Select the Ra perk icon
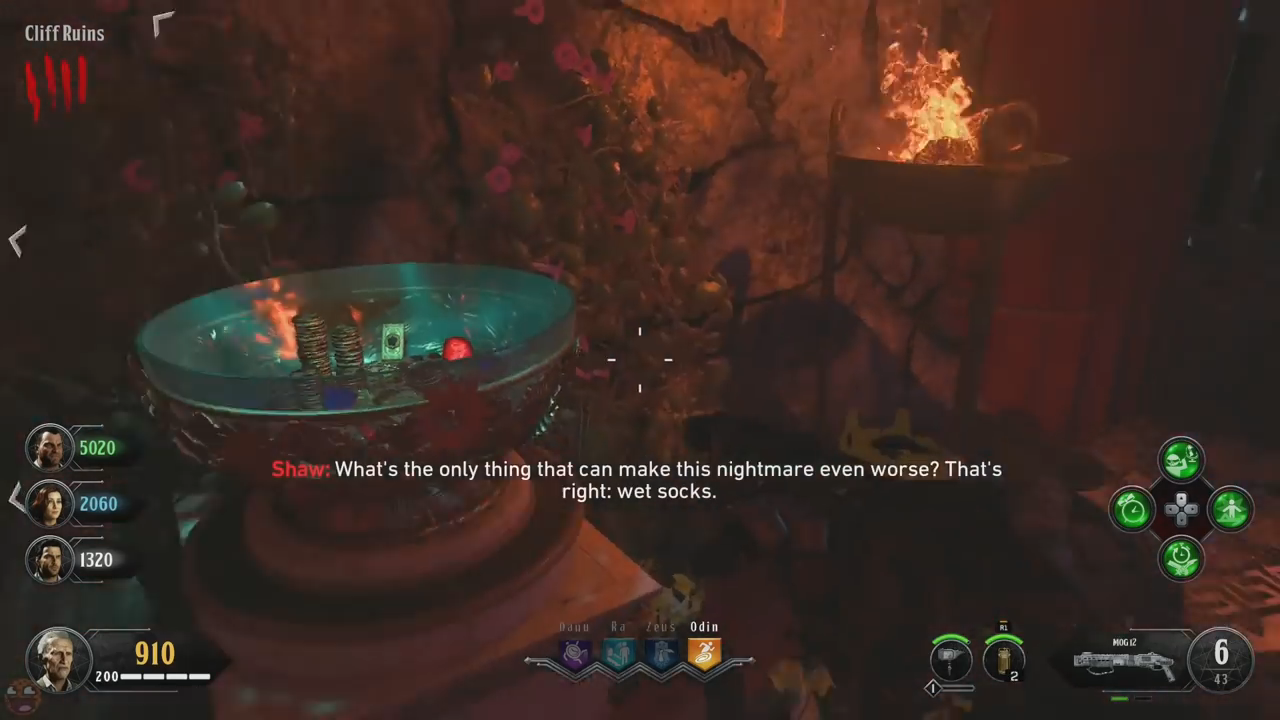Screen dimensions: 1280x720 618,654
